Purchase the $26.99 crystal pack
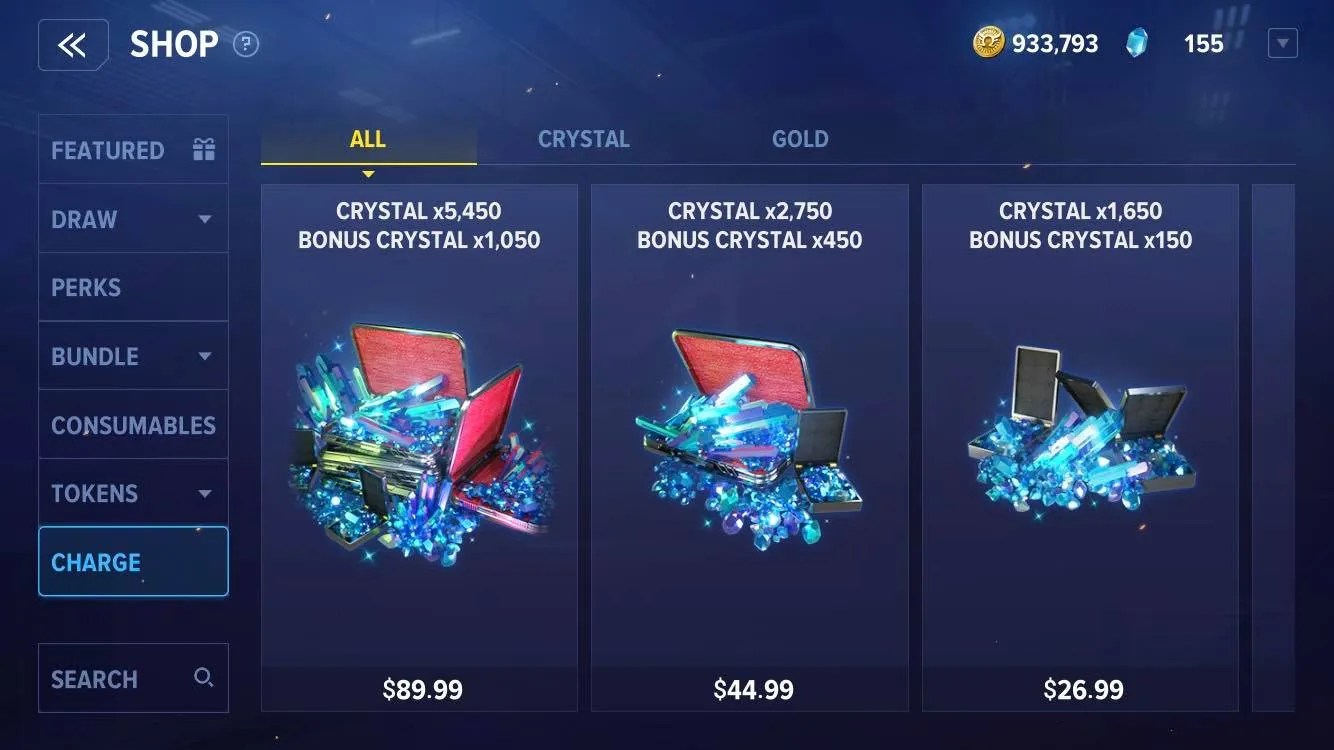The width and height of the screenshot is (1334, 750). [x=1081, y=688]
